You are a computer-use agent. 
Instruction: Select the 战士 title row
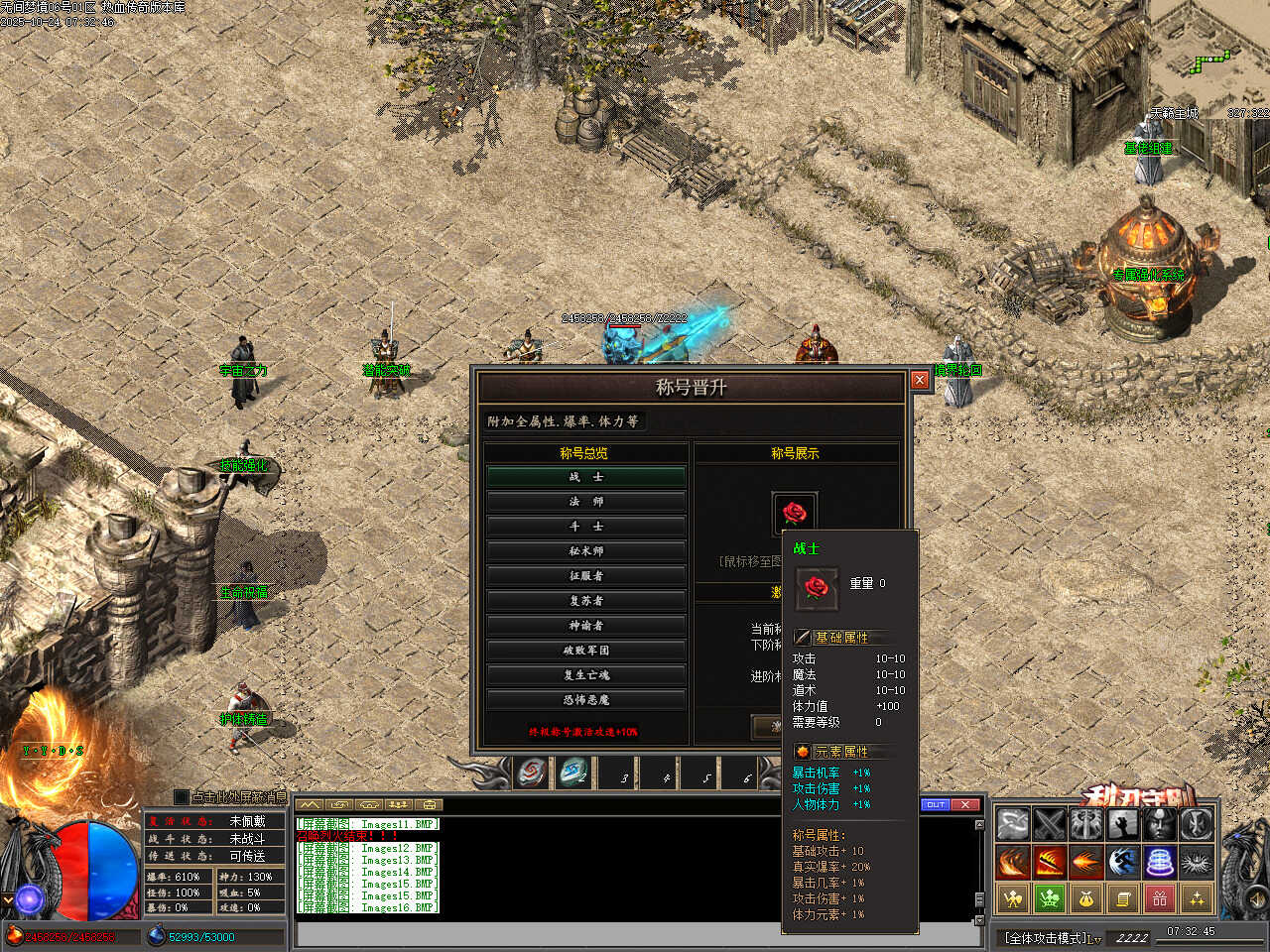585,477
